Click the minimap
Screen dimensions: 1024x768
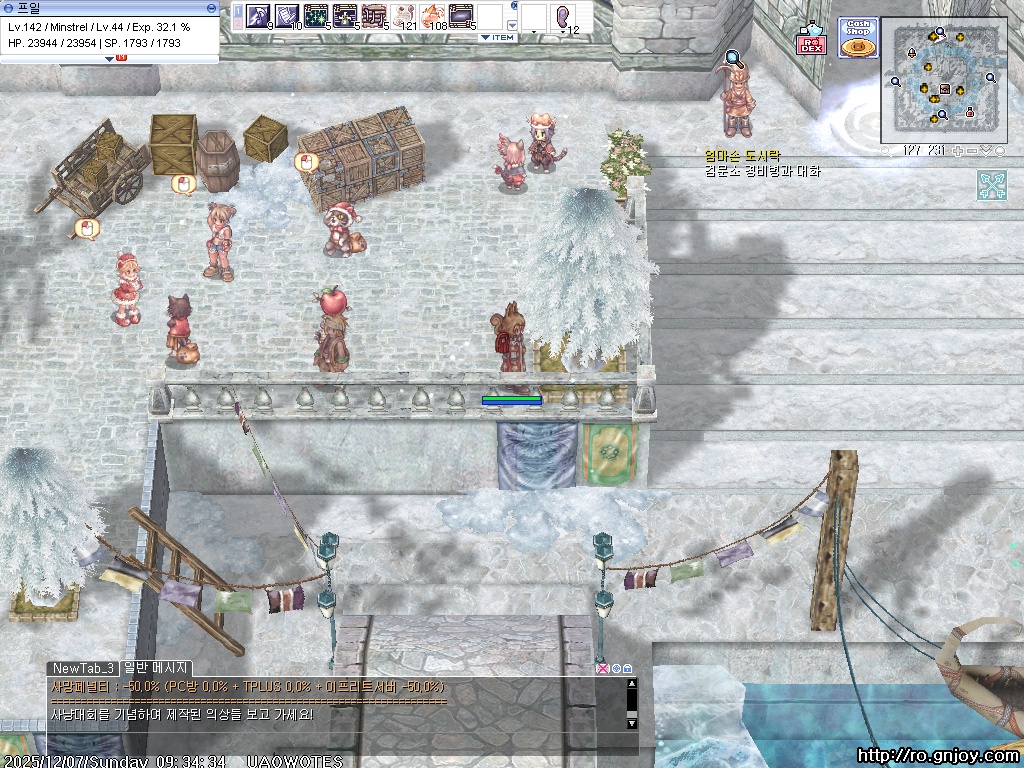tap(944, 80)
